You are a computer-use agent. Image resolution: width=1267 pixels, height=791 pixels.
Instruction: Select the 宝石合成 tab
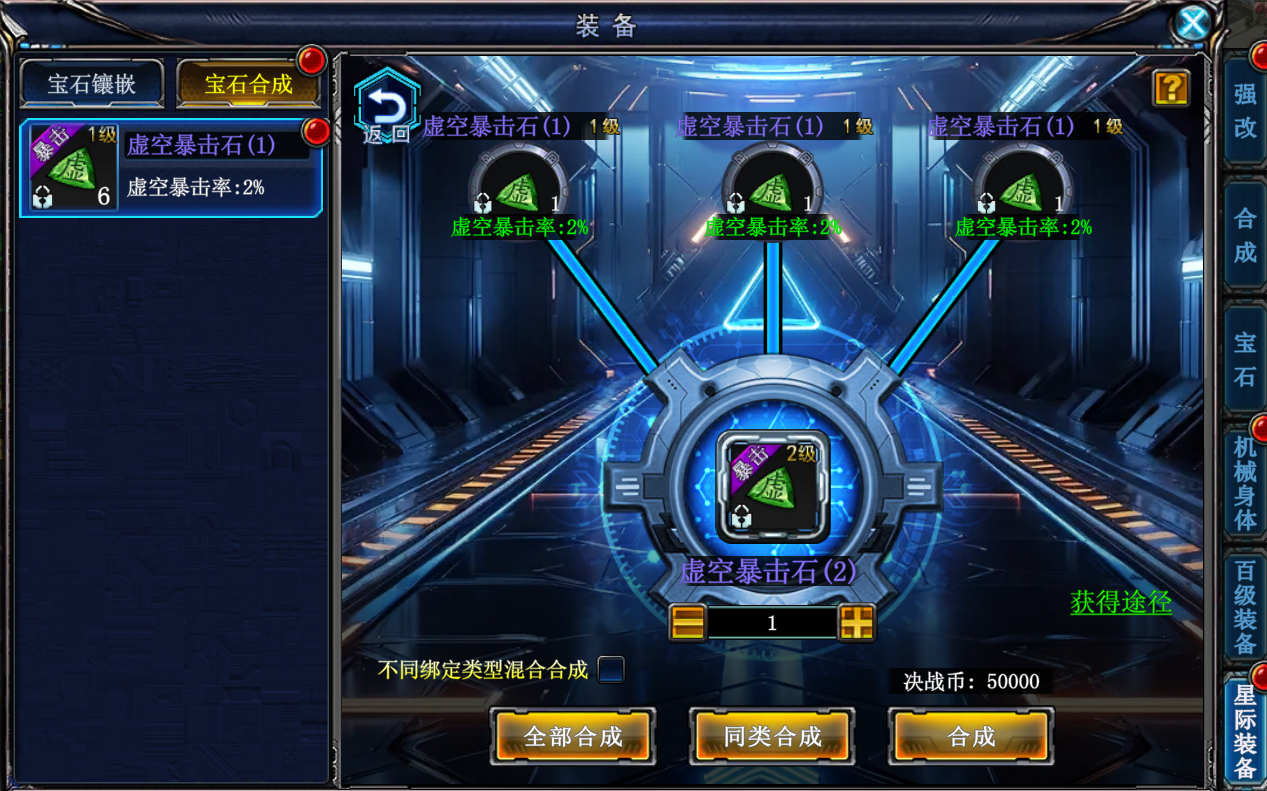point(248,84)
